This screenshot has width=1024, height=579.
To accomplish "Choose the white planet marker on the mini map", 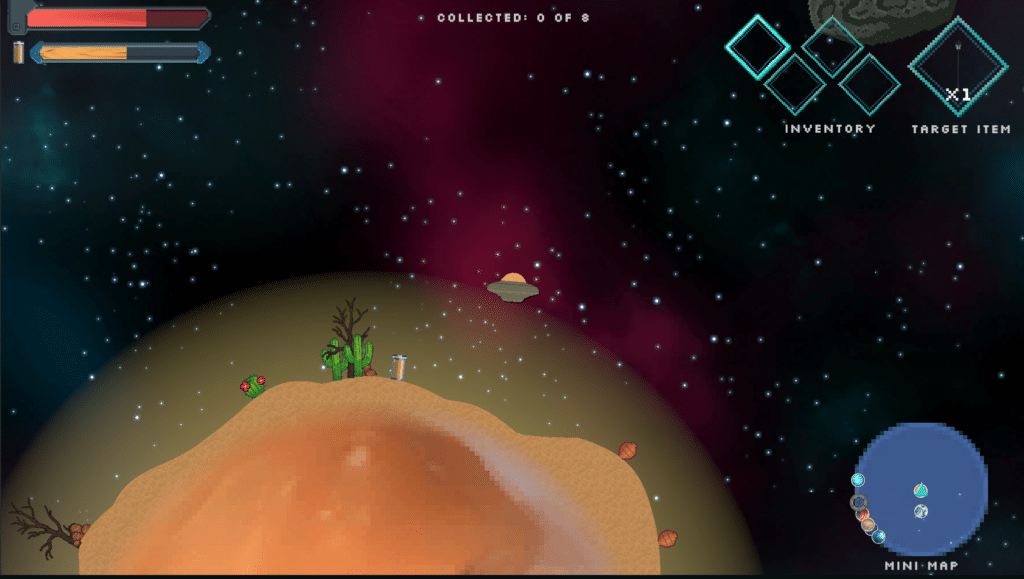I will 920,511.
